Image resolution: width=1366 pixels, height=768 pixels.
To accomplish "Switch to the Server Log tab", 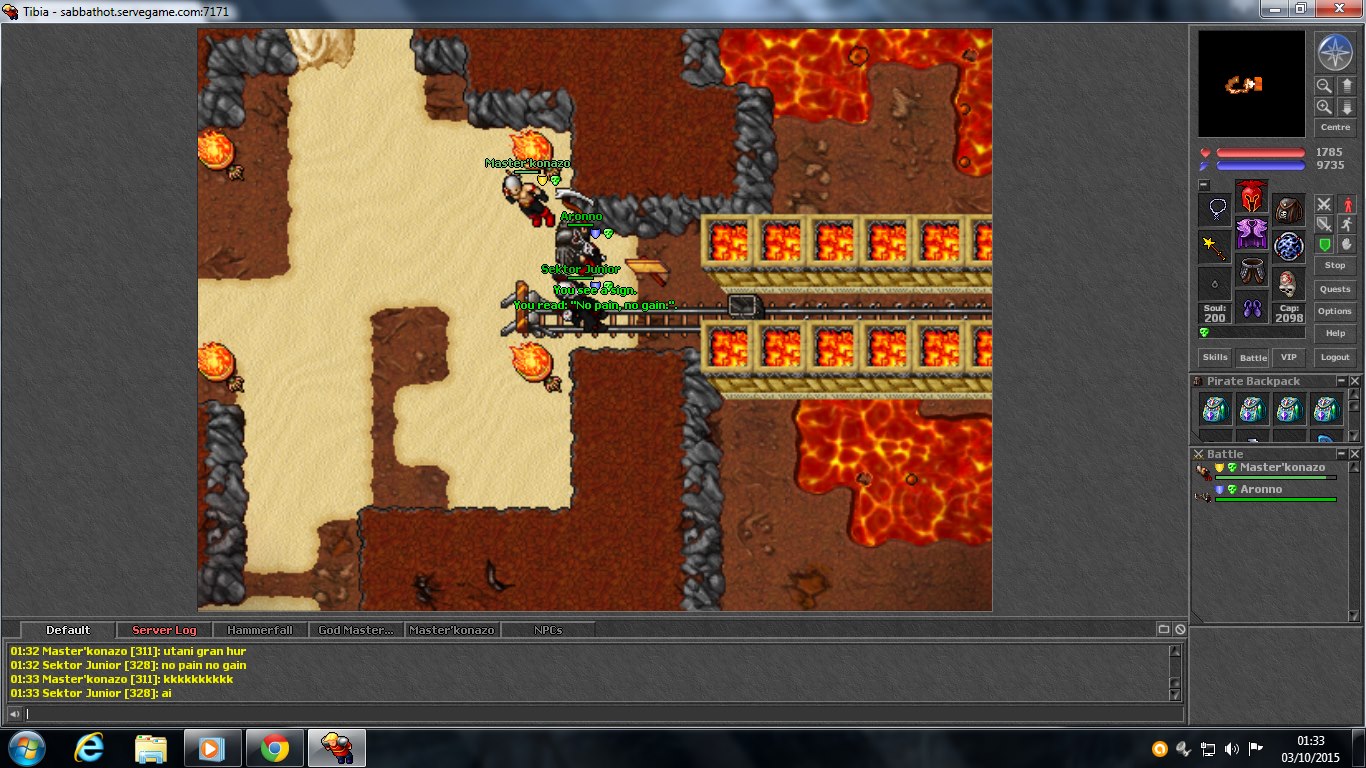I will pyautogui.click(x=164, y=630).
